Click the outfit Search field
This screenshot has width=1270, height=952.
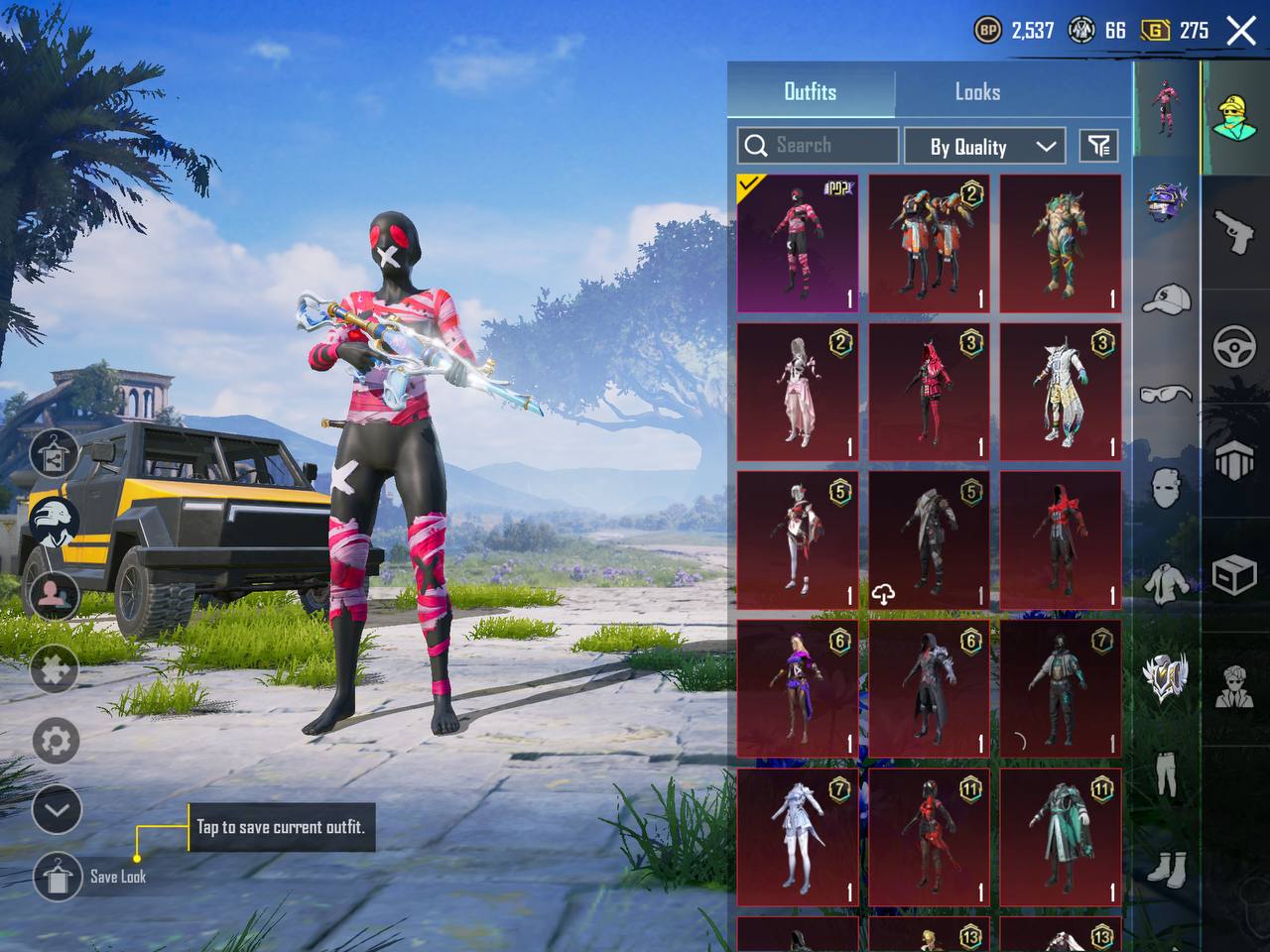pyautogui.click(x=818, y=146)
